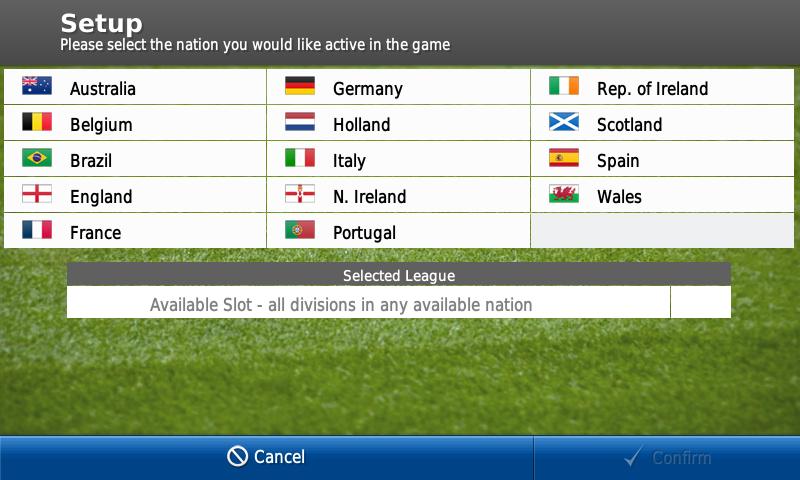Choose Wales as the active nation
This screenshot has width=800, height=480.
662,196
